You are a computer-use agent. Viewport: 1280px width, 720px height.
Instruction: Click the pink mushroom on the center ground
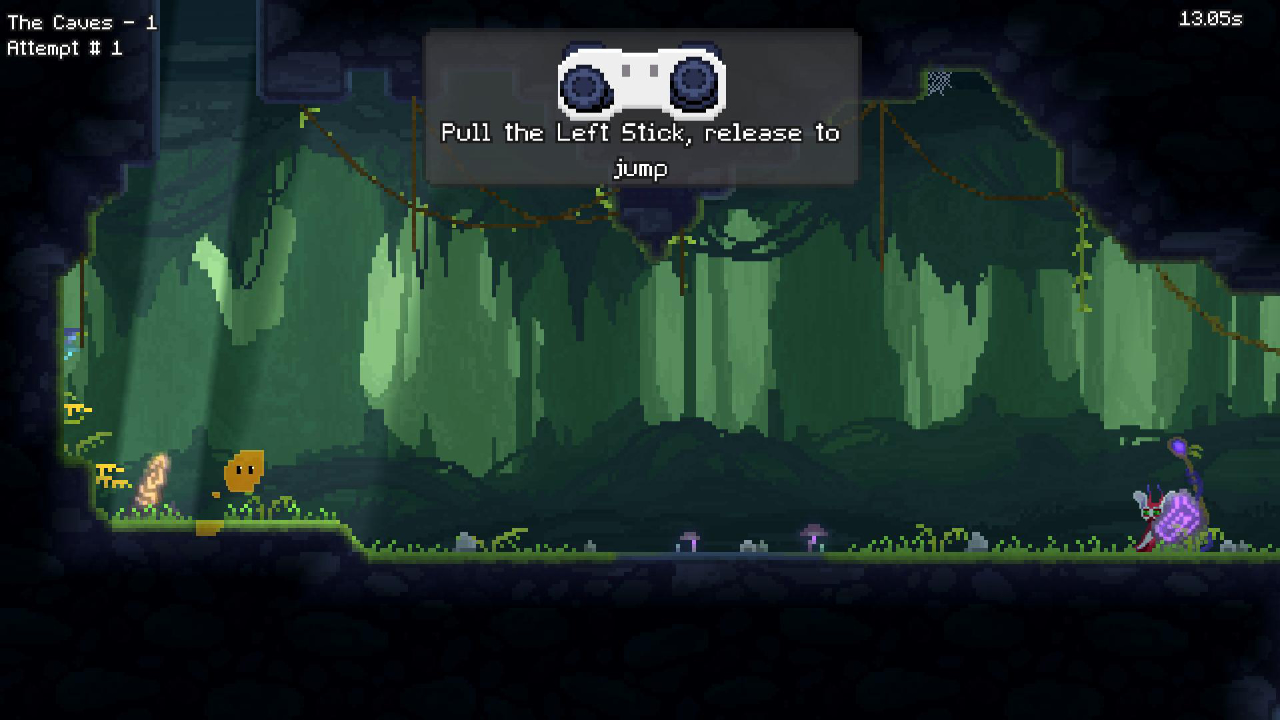pyautogui.click(x=688, y=537)
